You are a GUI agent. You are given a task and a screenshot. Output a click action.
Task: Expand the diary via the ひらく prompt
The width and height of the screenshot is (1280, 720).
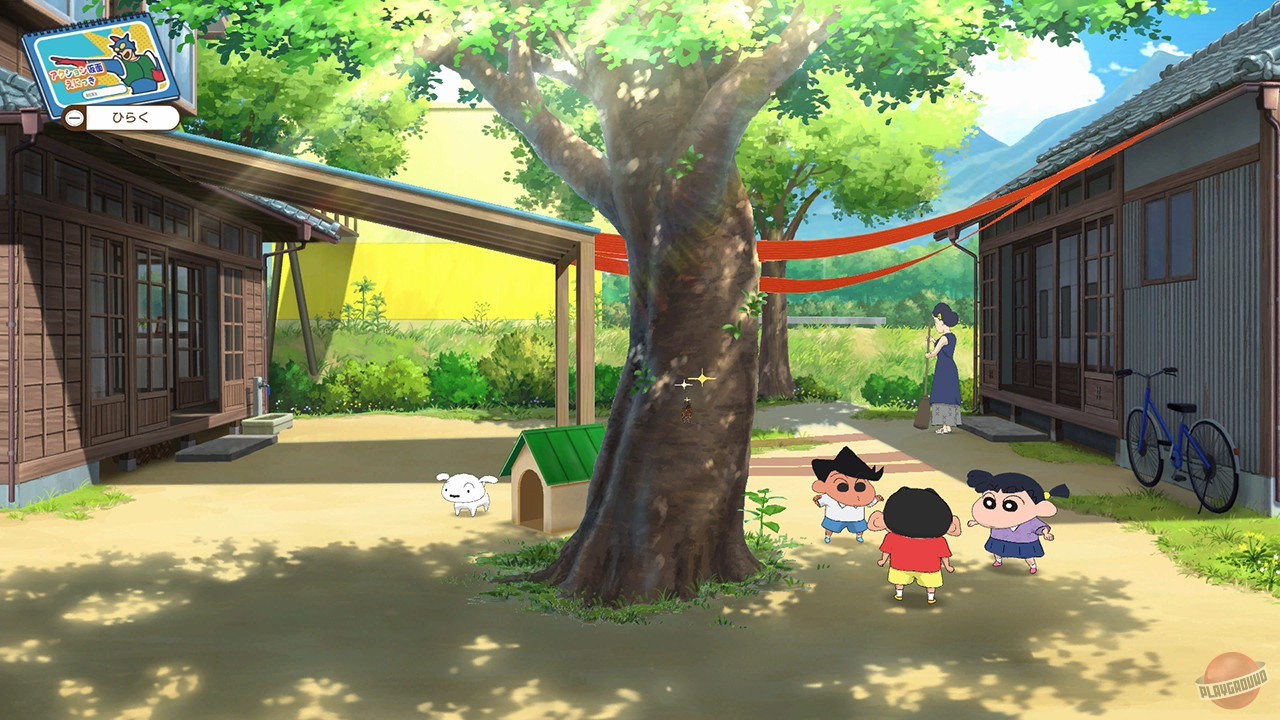pos(120,117)
